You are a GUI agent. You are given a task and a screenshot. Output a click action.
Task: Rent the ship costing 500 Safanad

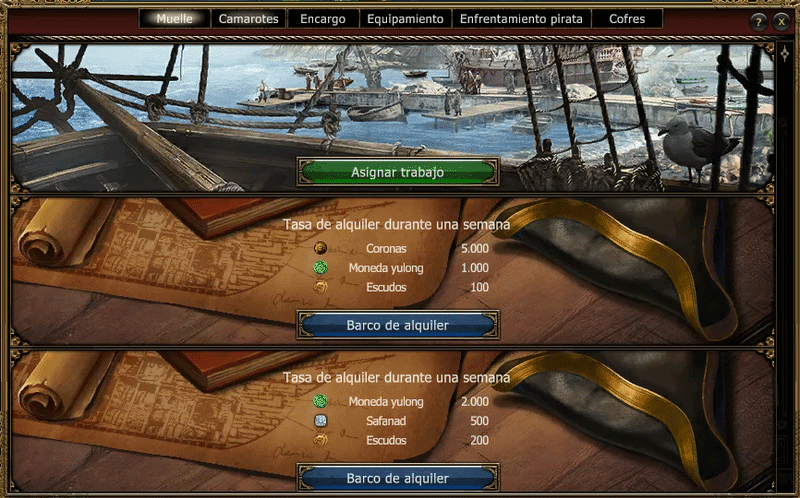tap(397, 478)
